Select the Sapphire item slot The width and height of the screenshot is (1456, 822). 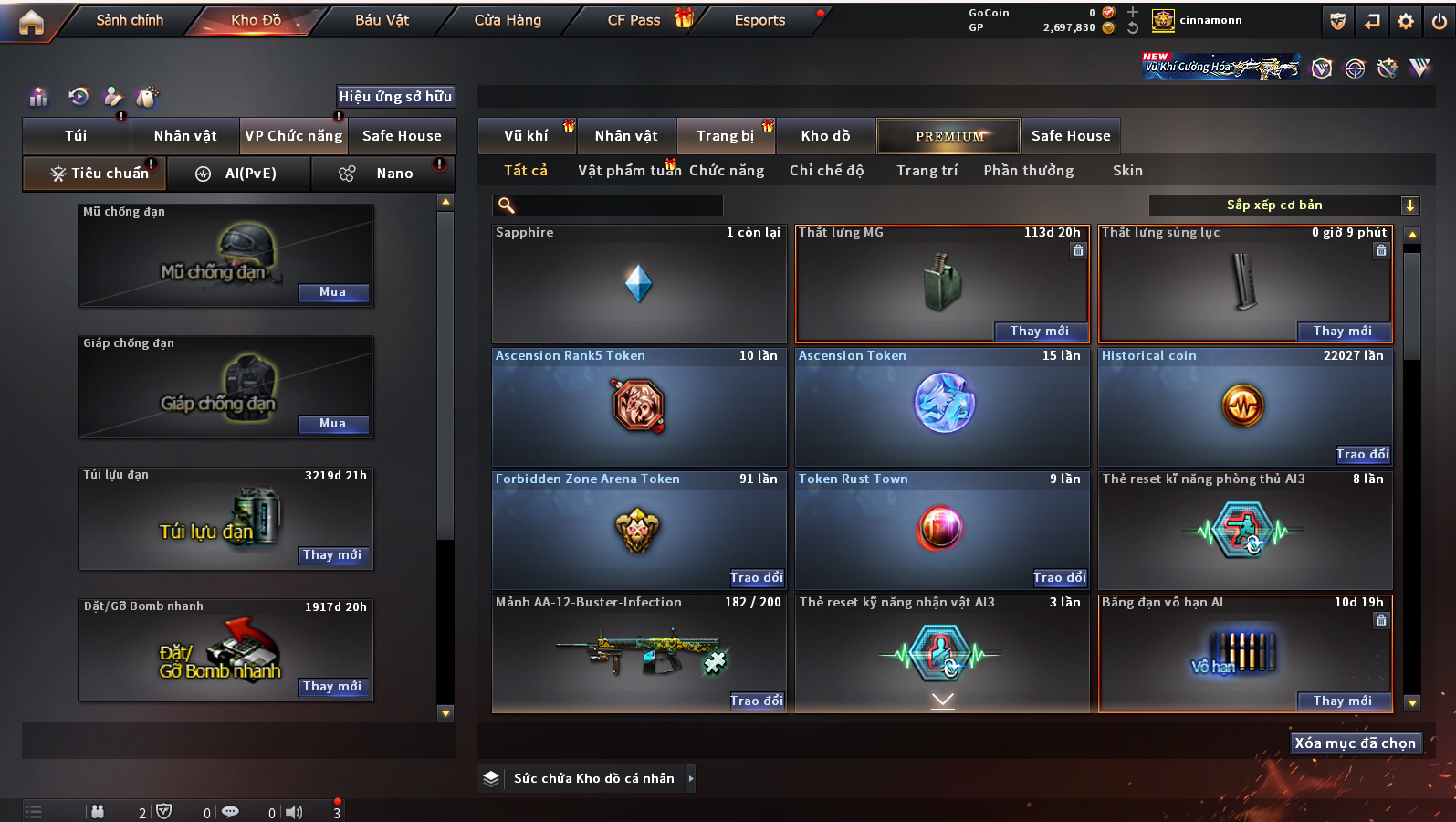click(x=638, y=284)
